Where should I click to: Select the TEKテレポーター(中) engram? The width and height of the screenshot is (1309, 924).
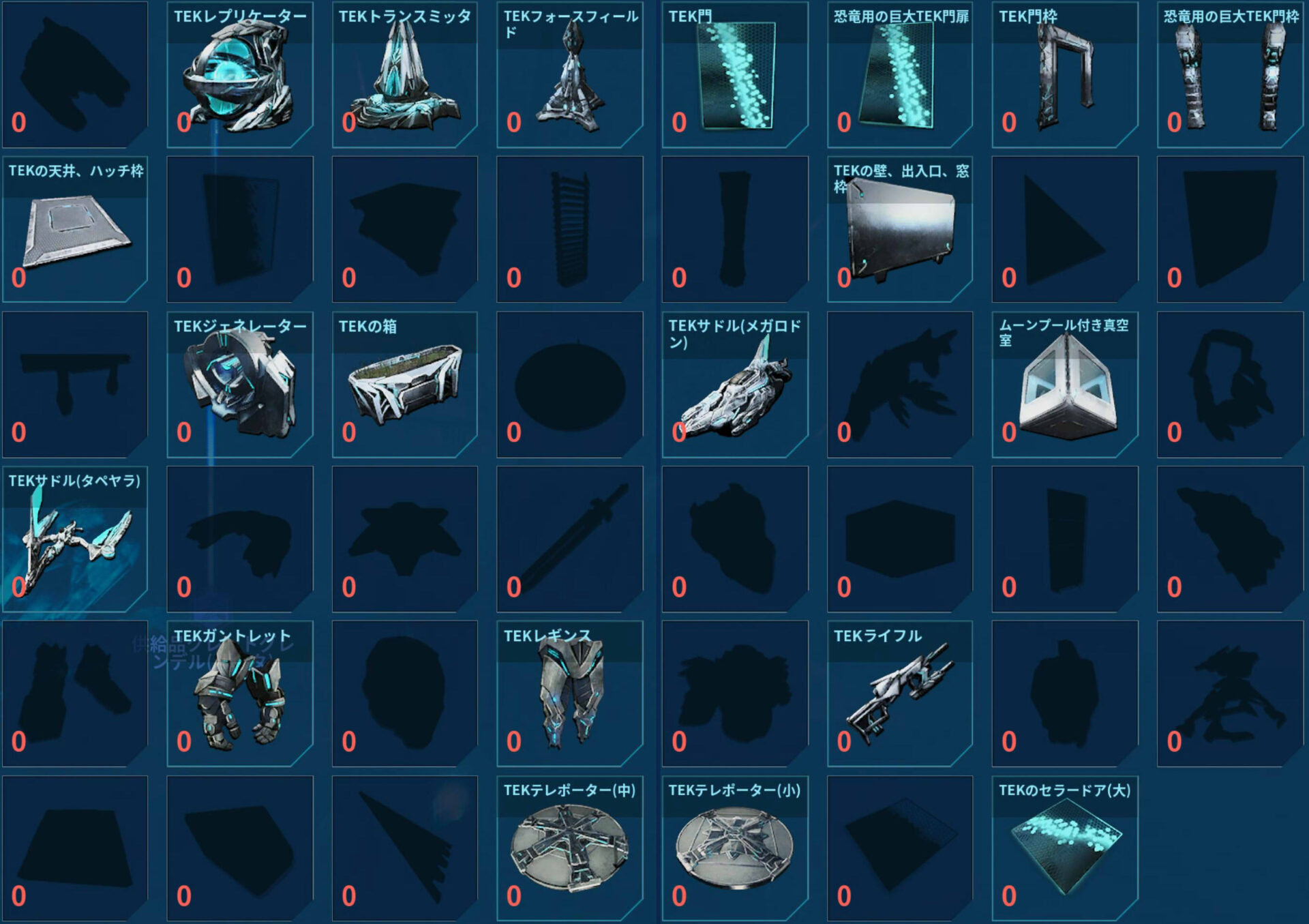569,849
